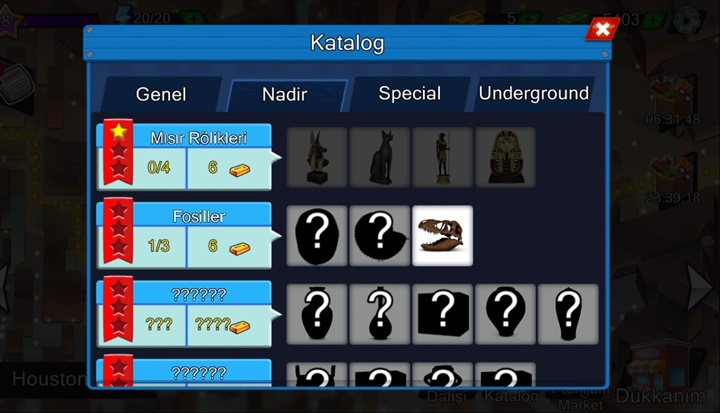The image size is (720, 413).
Task: View the Anubis statue relic
Action: coord(317,157)
